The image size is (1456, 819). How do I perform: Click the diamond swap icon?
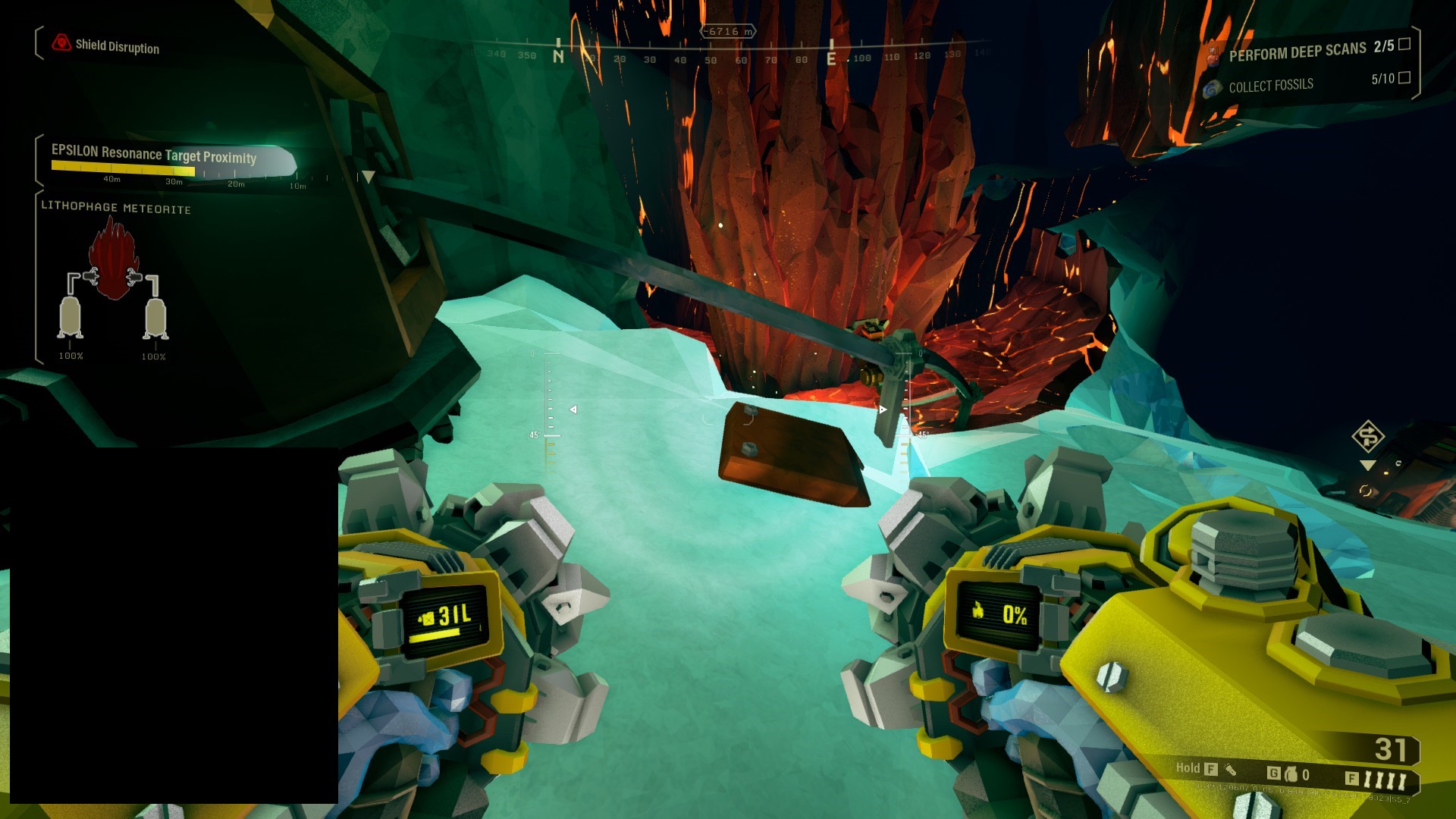pos(1368,437)
